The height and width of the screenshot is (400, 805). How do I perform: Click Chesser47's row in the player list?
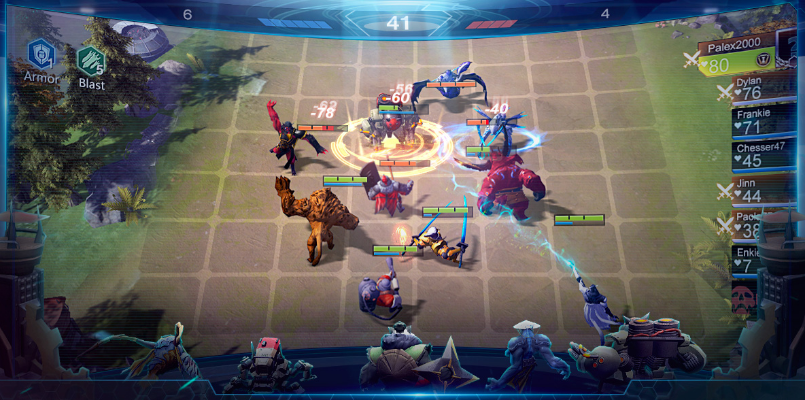[x=763, y=154]
